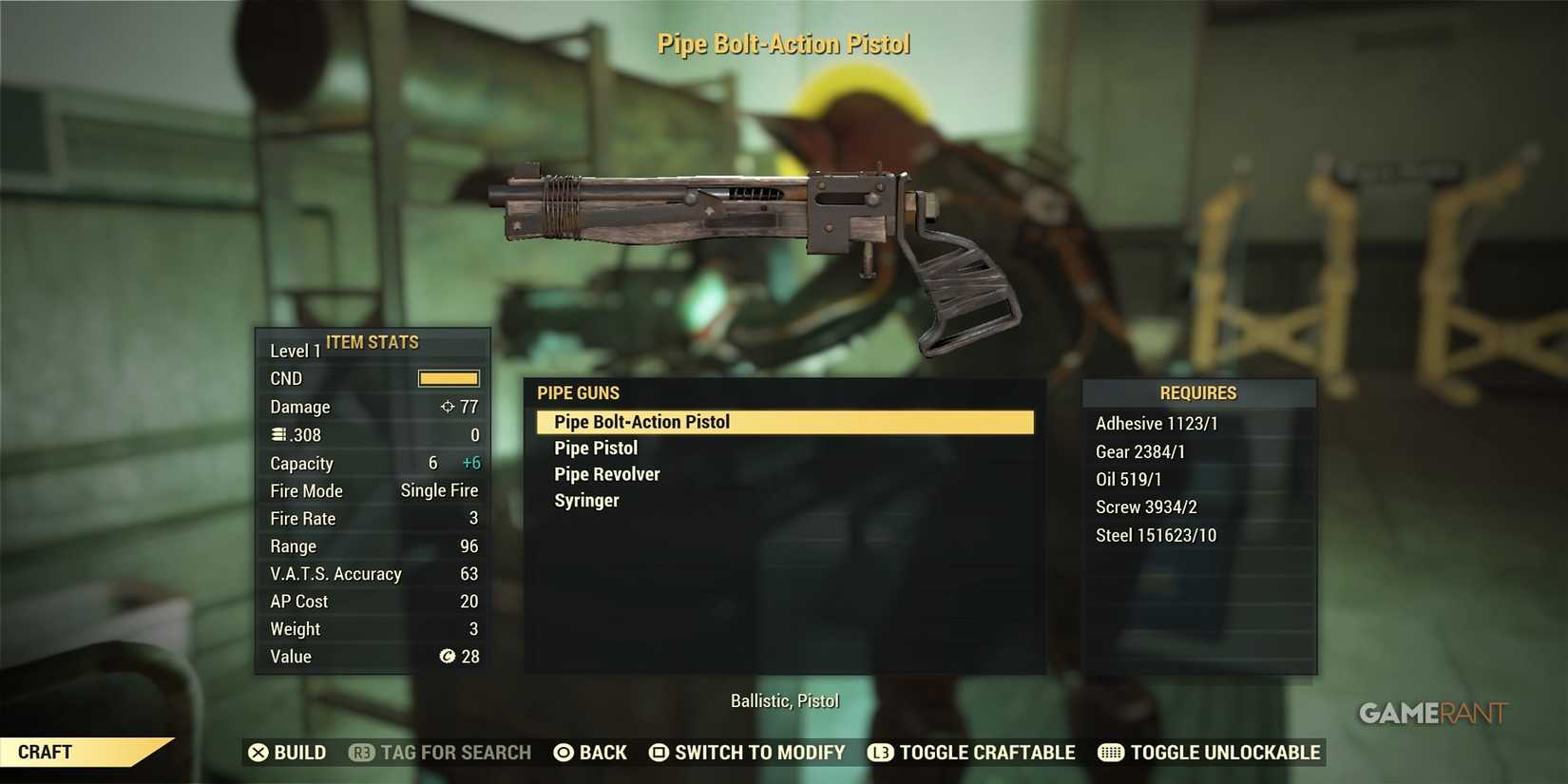Open the Pipe Revolver entry

tap(607, 473)
